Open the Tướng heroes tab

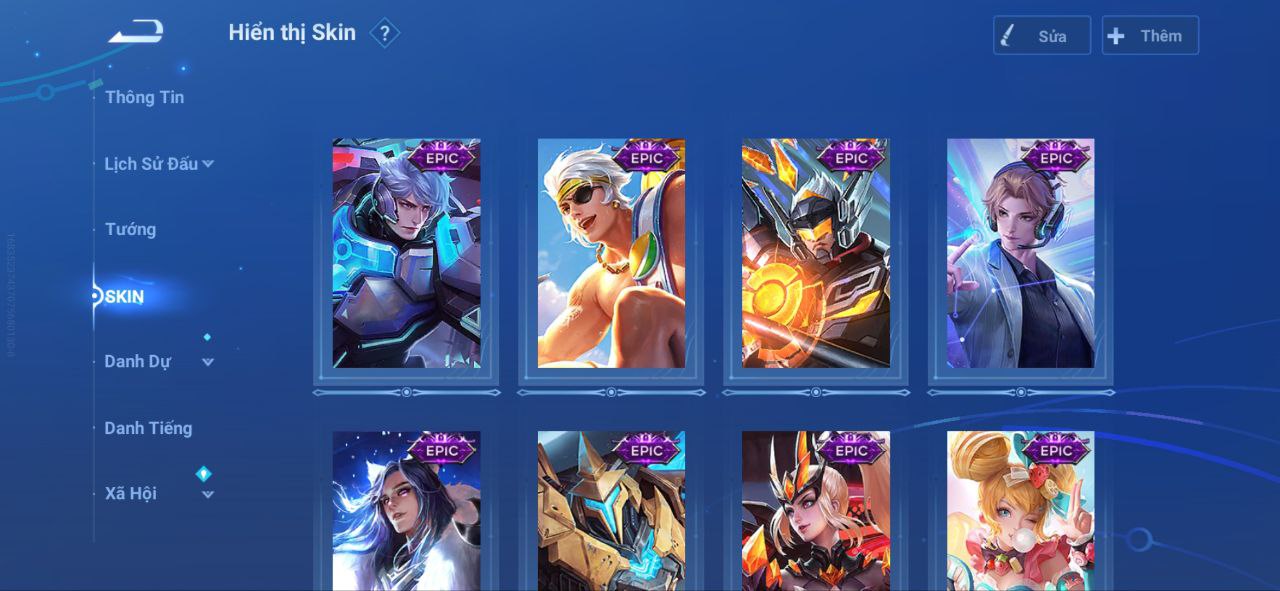pos(130,229)
